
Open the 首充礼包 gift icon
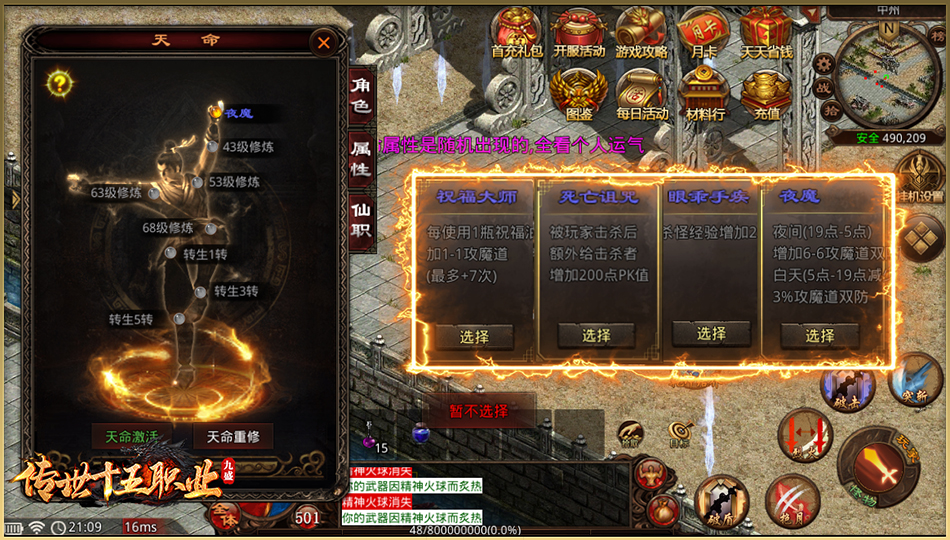[519, 34]
